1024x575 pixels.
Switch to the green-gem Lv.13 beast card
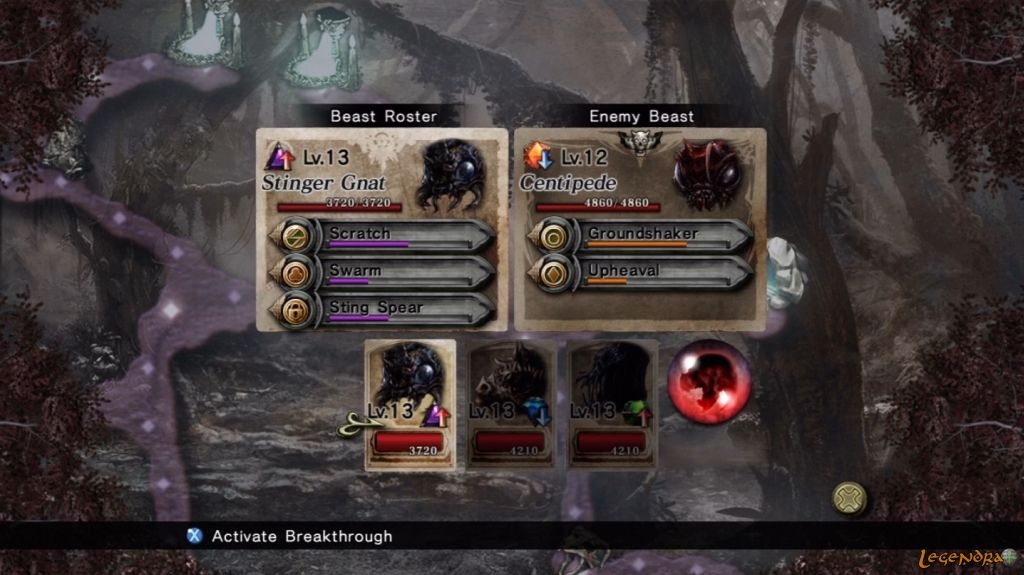pyautogui.click(x=612, y=405)
